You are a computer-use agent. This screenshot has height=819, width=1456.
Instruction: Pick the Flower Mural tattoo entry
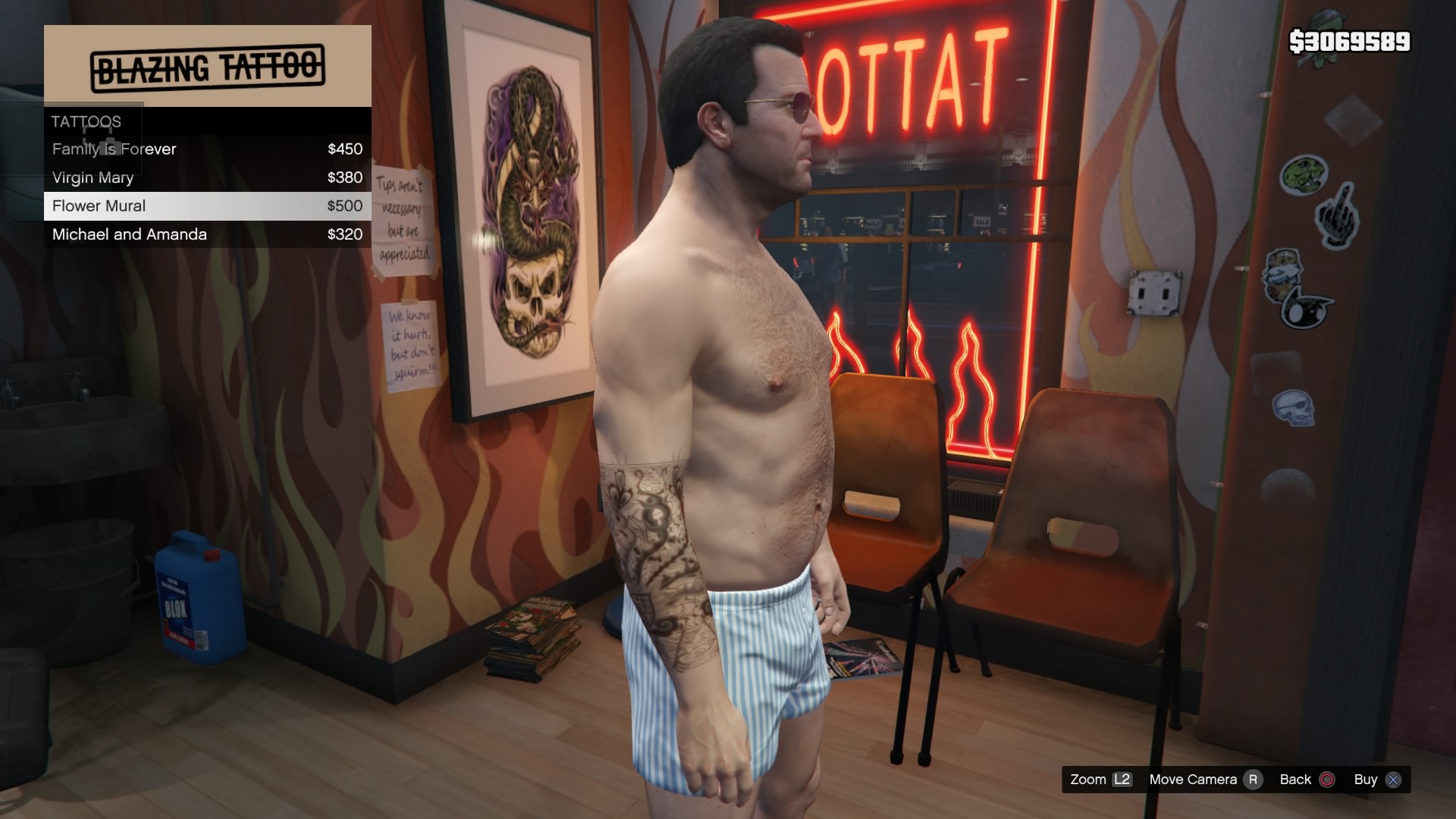(x=206, y=206)
